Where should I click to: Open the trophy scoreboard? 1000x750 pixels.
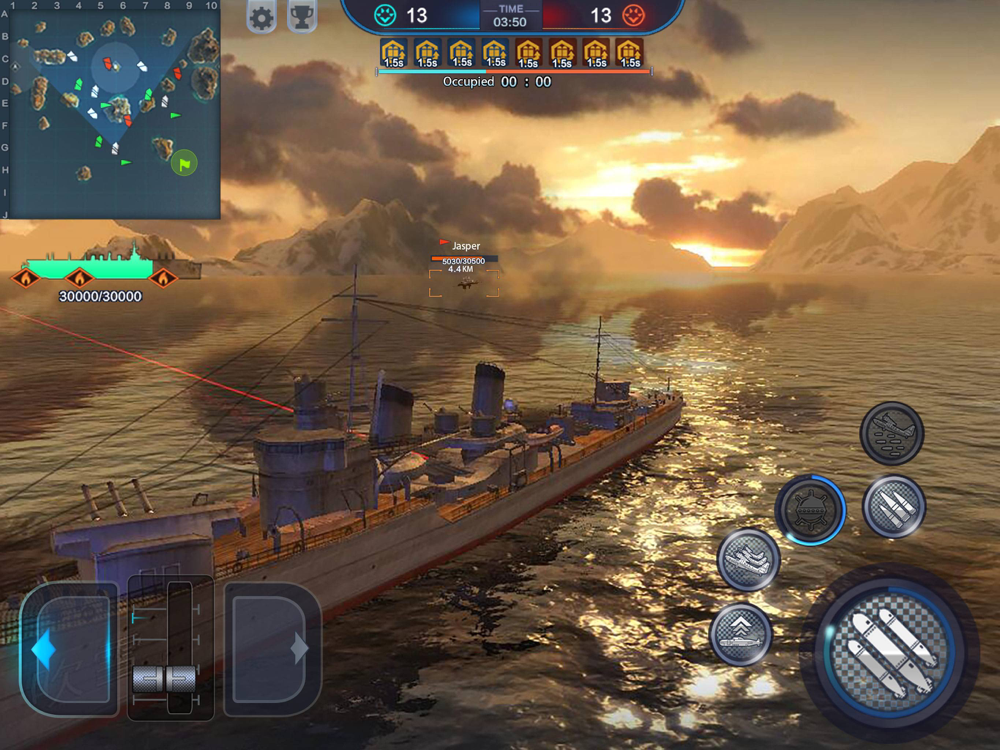tap(302, 17)
